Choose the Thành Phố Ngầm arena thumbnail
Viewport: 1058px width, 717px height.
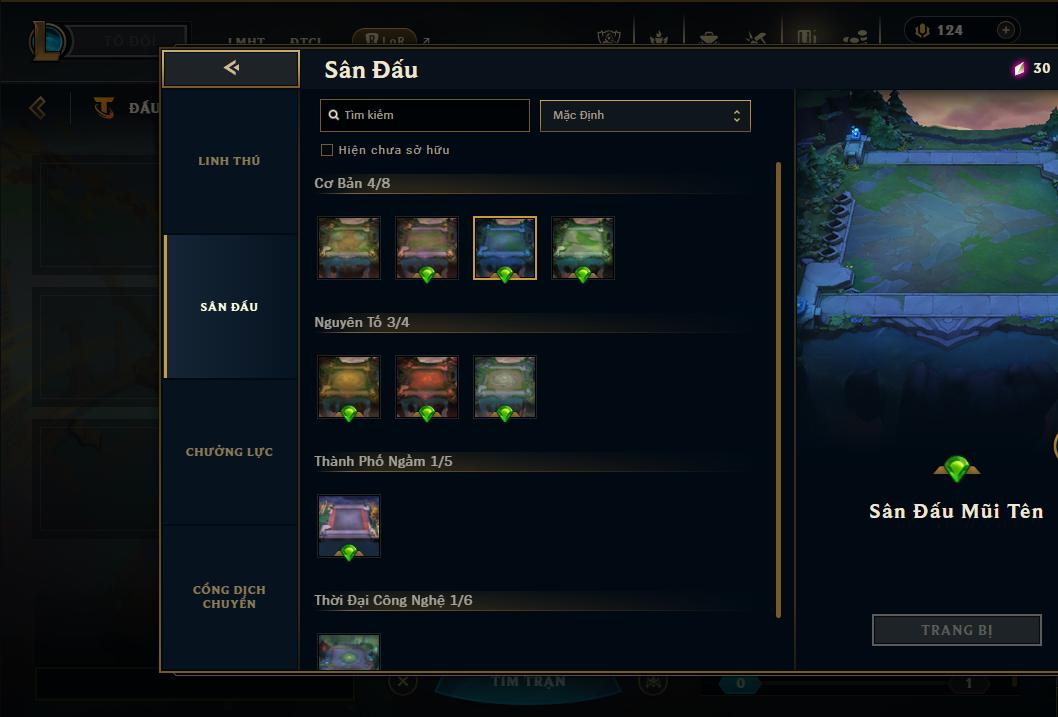click(x=349, y=526)
